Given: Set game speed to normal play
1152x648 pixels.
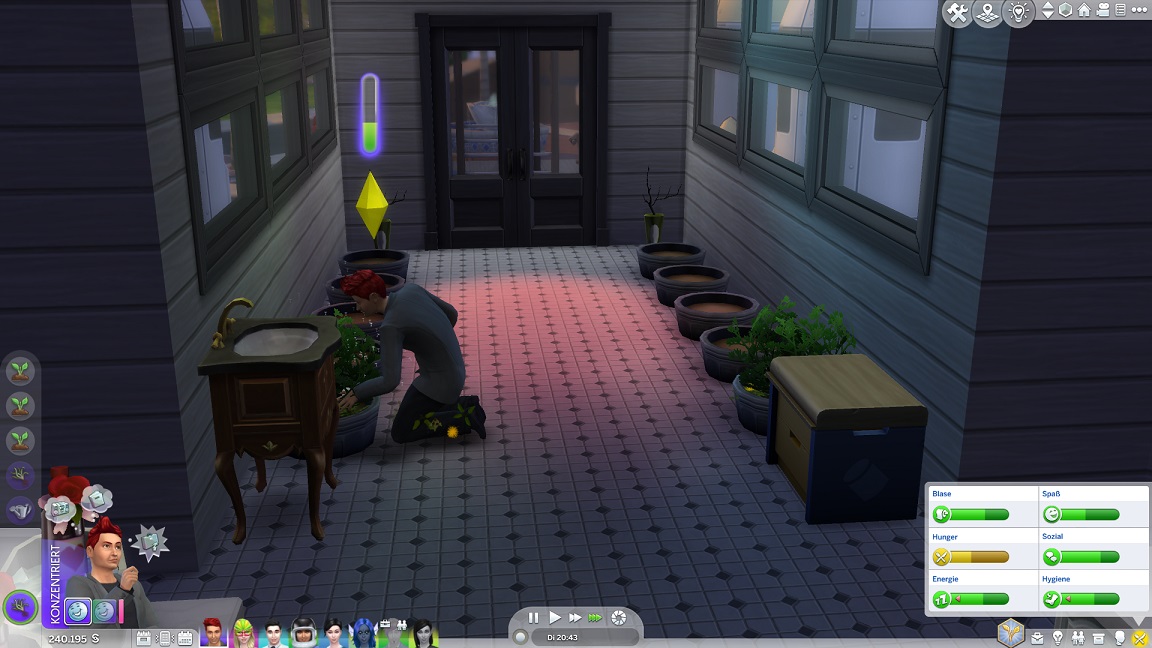Looking at the screenshot, I should click(x=555, y=618).
